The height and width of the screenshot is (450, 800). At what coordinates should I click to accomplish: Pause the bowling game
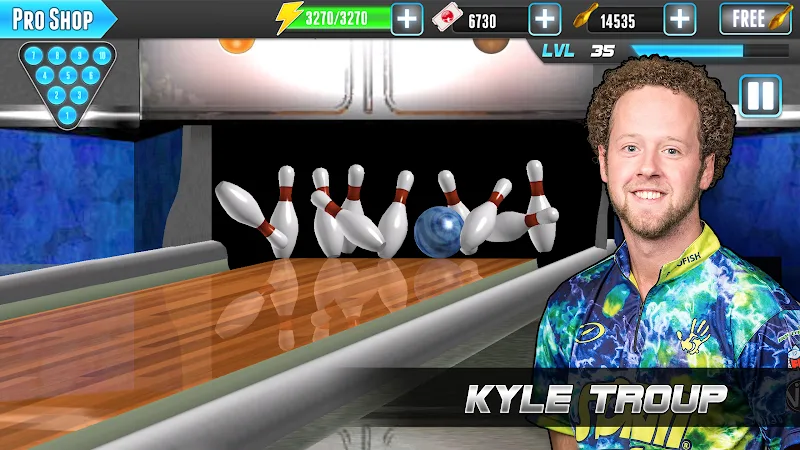click(760, 96)
